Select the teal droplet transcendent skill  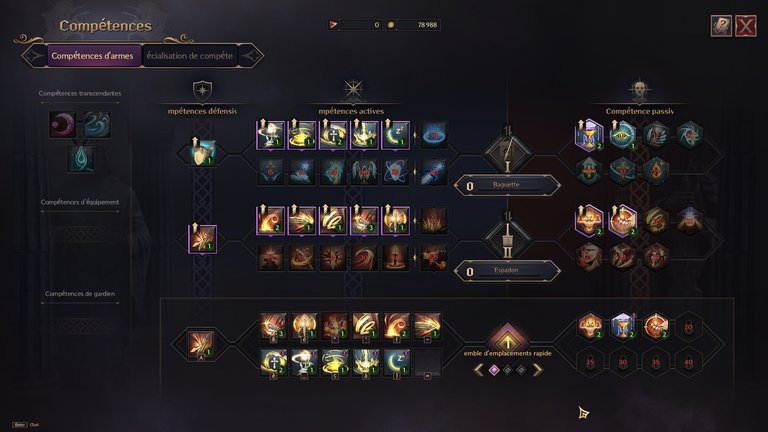pos(80,159)
